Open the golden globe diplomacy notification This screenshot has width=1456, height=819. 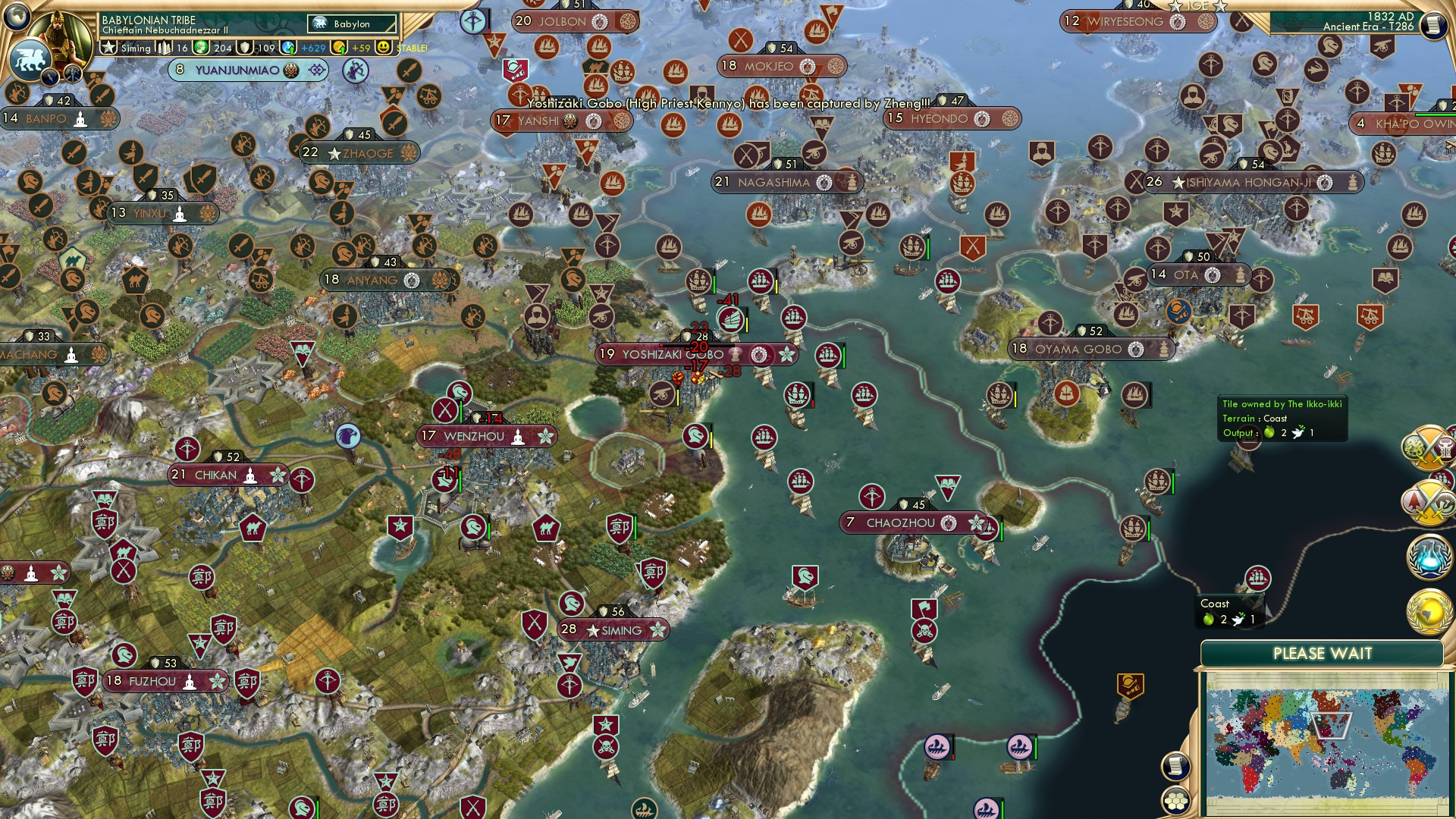point(1429,611)
